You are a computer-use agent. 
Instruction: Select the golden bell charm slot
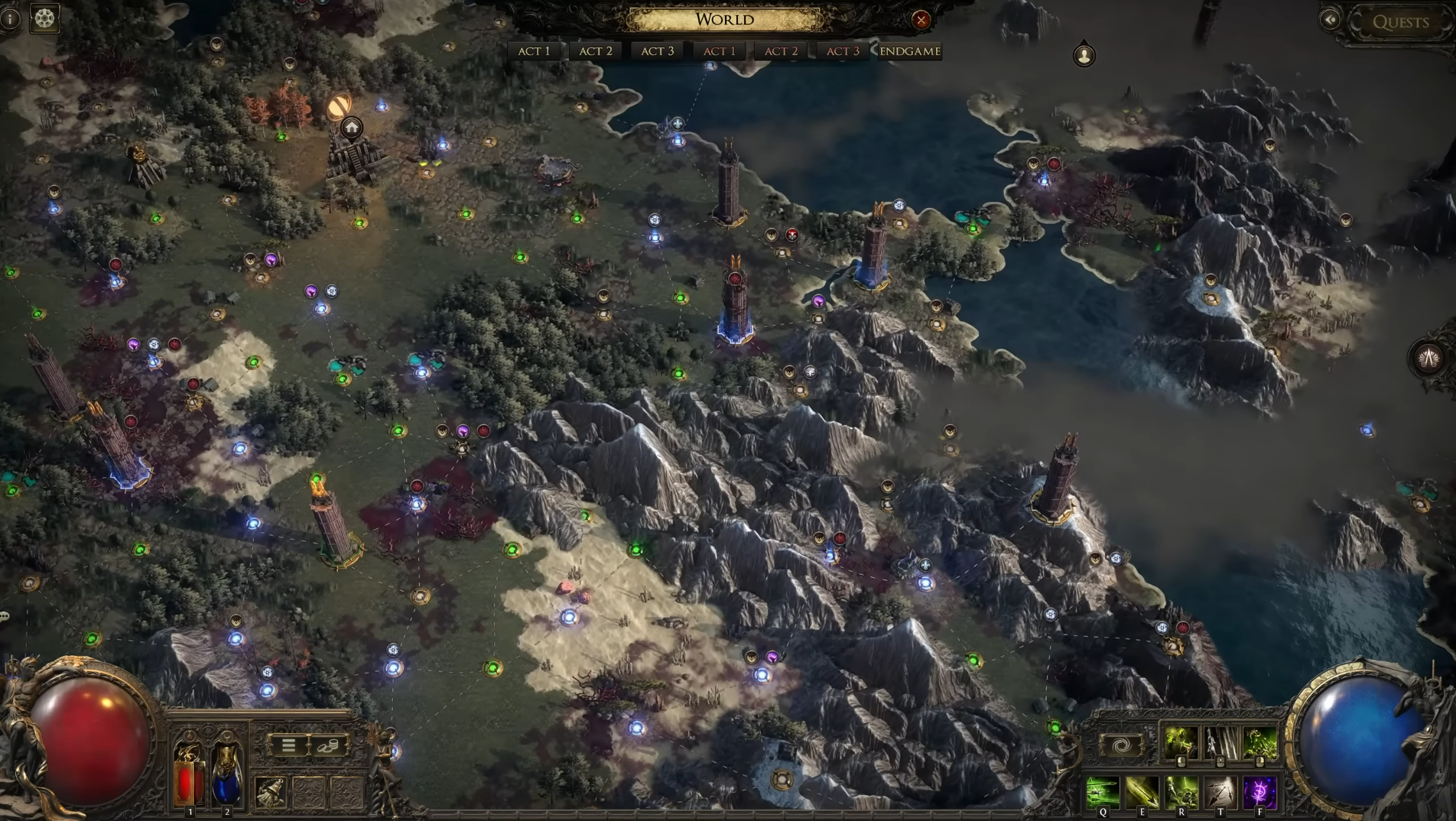[270, 793]
